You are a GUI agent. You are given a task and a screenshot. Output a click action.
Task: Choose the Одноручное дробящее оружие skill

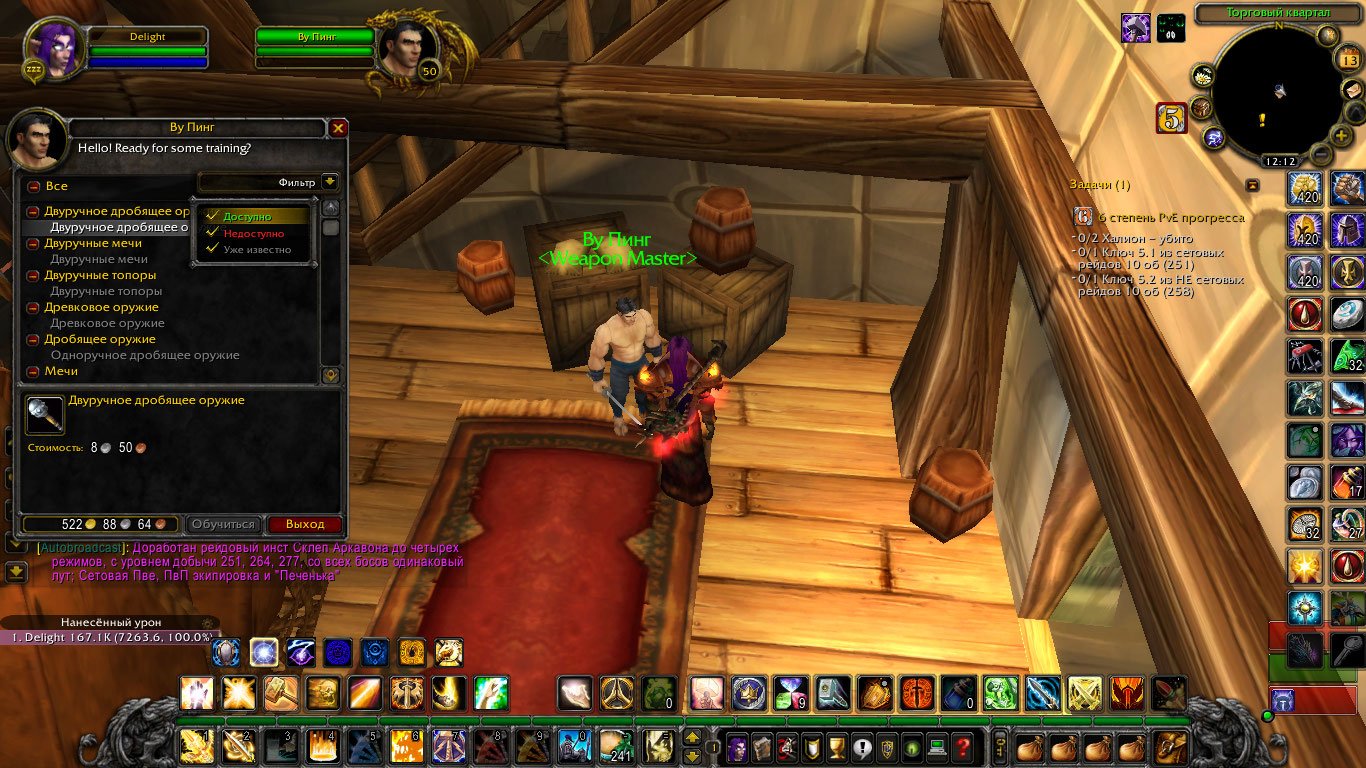(x=145, y=355)
